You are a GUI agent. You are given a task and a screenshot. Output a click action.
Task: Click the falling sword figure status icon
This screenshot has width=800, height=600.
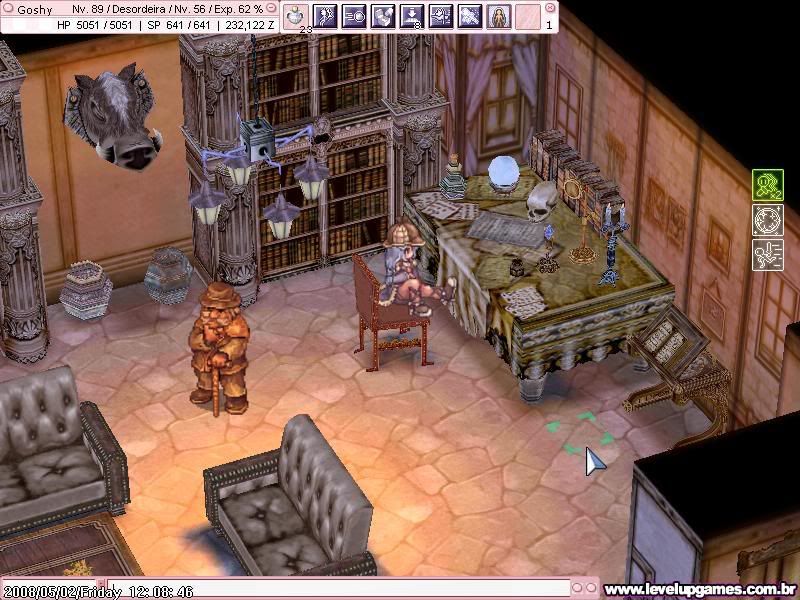pyautogui.click(x=767, y=255)
